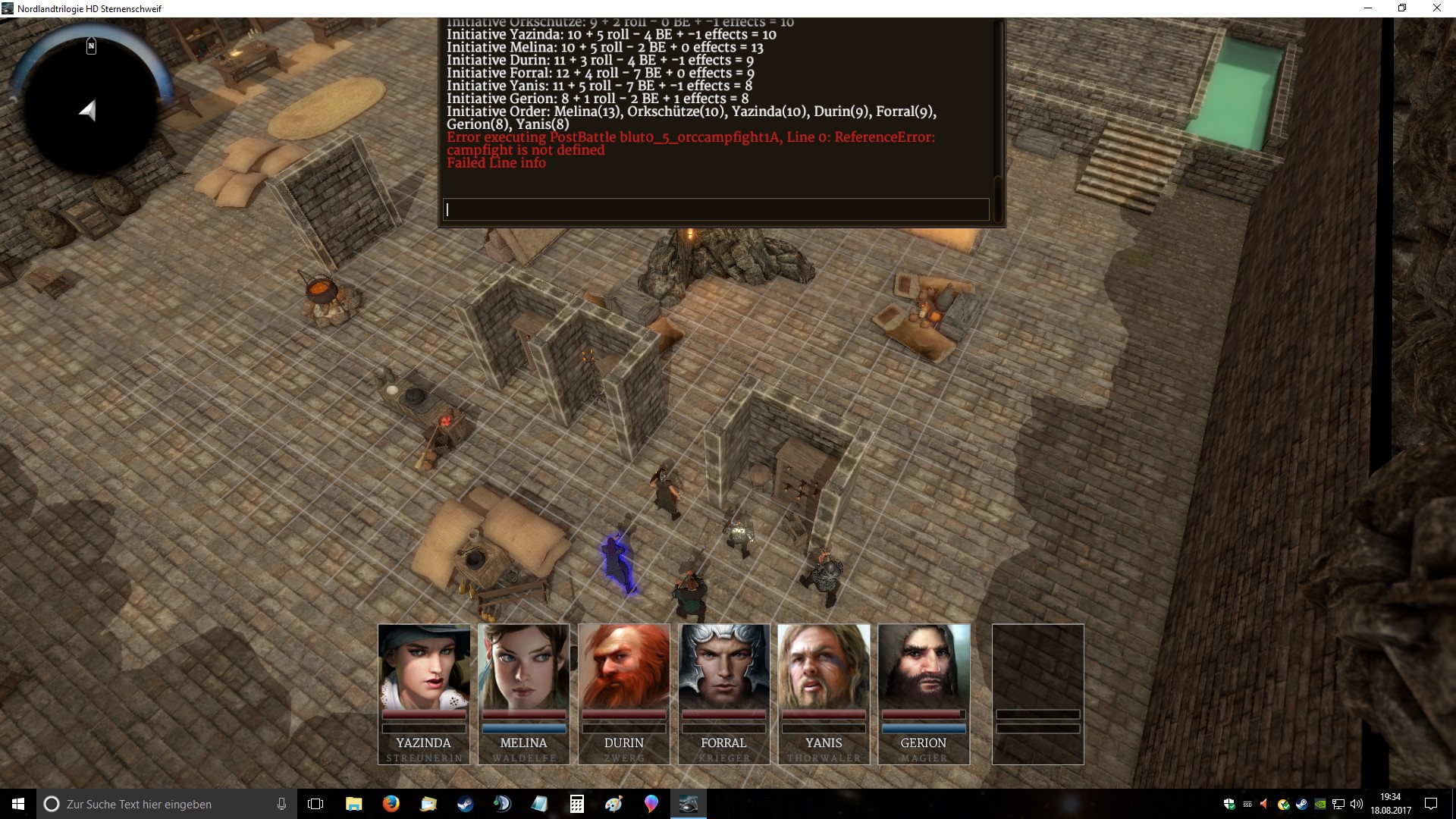Choose Melina the Waldelfe portrait
The image size is (1456, 819).
[x=524, y=667]
